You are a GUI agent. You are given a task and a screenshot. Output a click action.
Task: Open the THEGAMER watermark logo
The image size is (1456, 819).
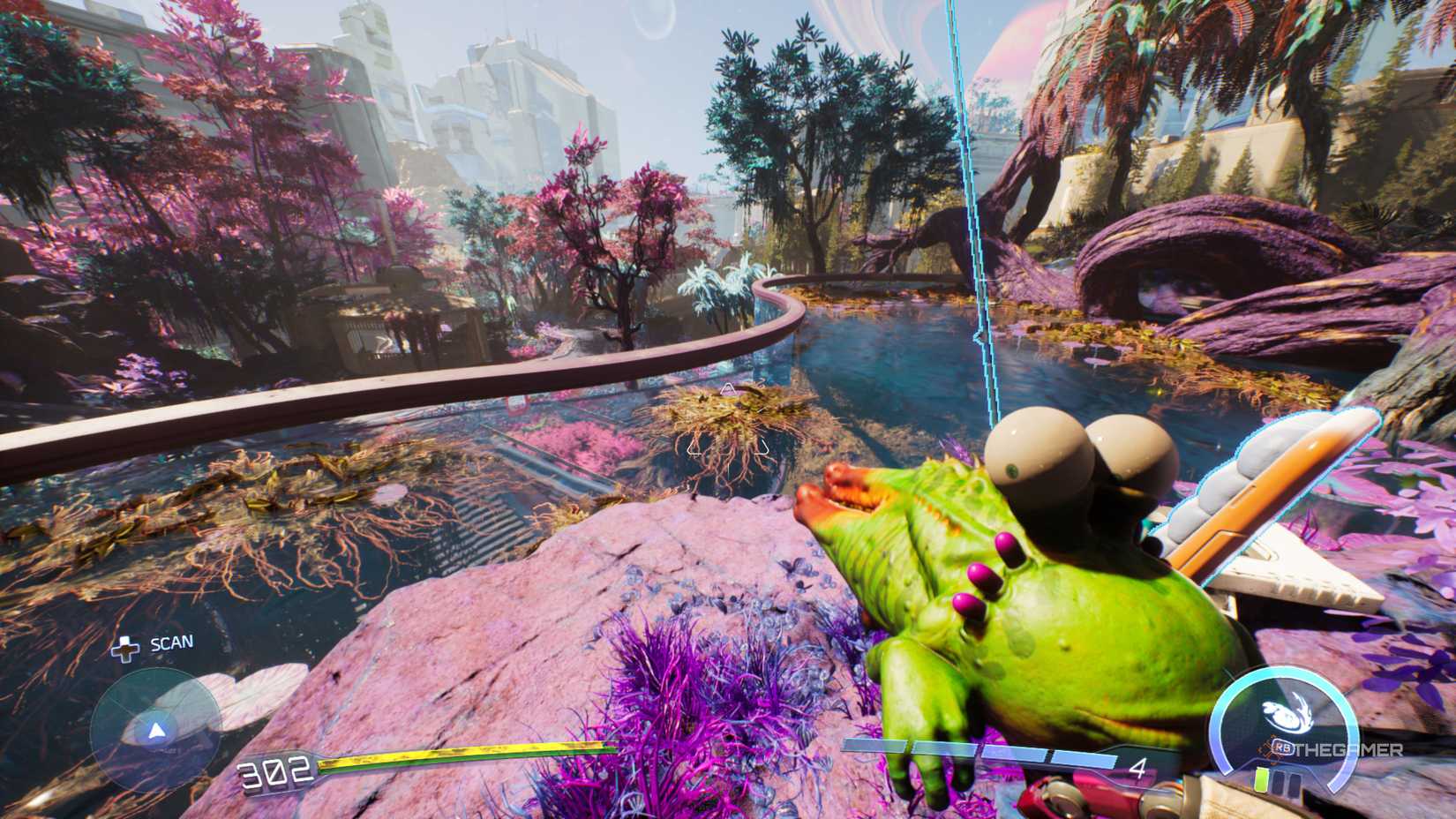click(x=1350, y=749)
